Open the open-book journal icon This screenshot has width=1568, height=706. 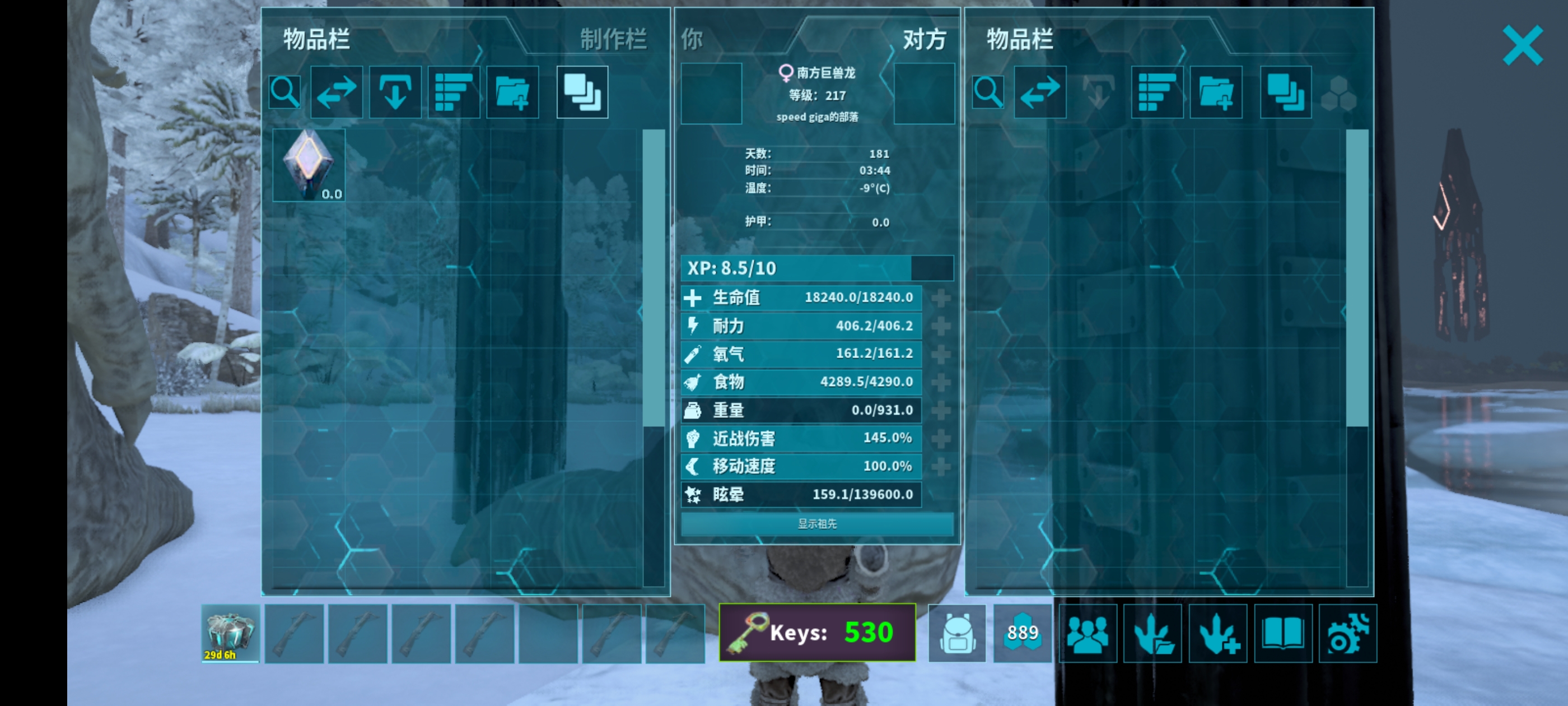(1282, 634)
